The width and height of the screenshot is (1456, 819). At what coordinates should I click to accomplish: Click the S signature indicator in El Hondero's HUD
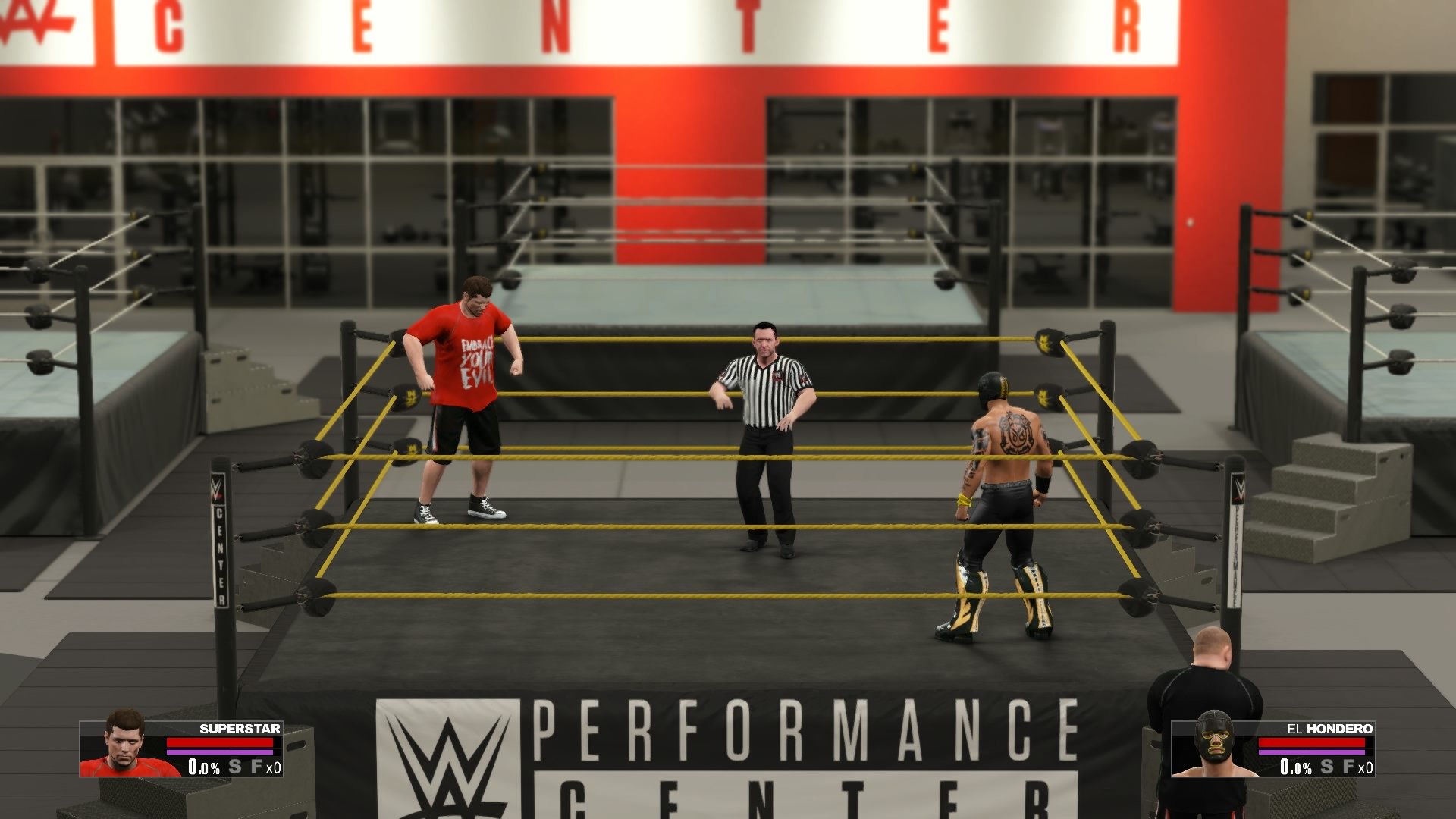click(1327, 767)
